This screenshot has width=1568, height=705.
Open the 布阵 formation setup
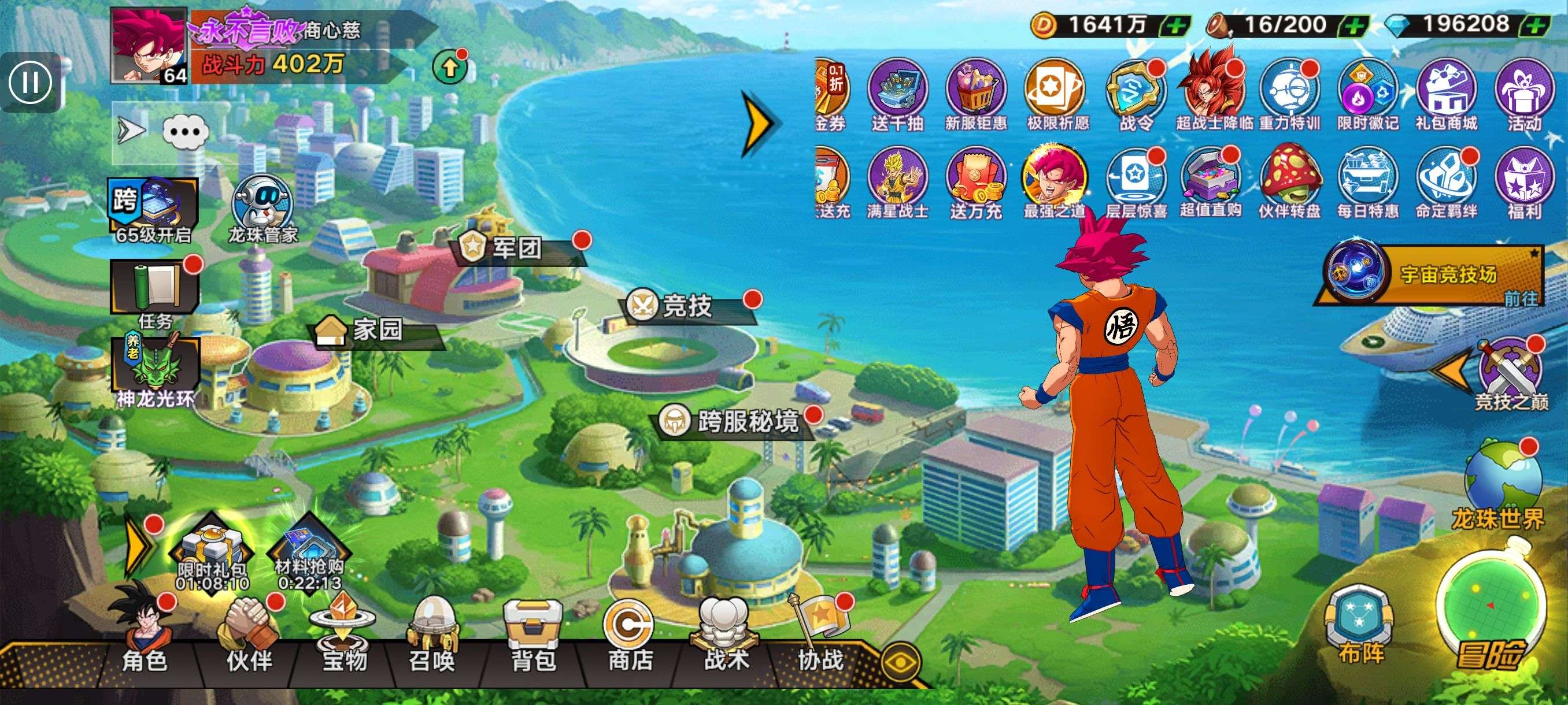(1361, 626)
